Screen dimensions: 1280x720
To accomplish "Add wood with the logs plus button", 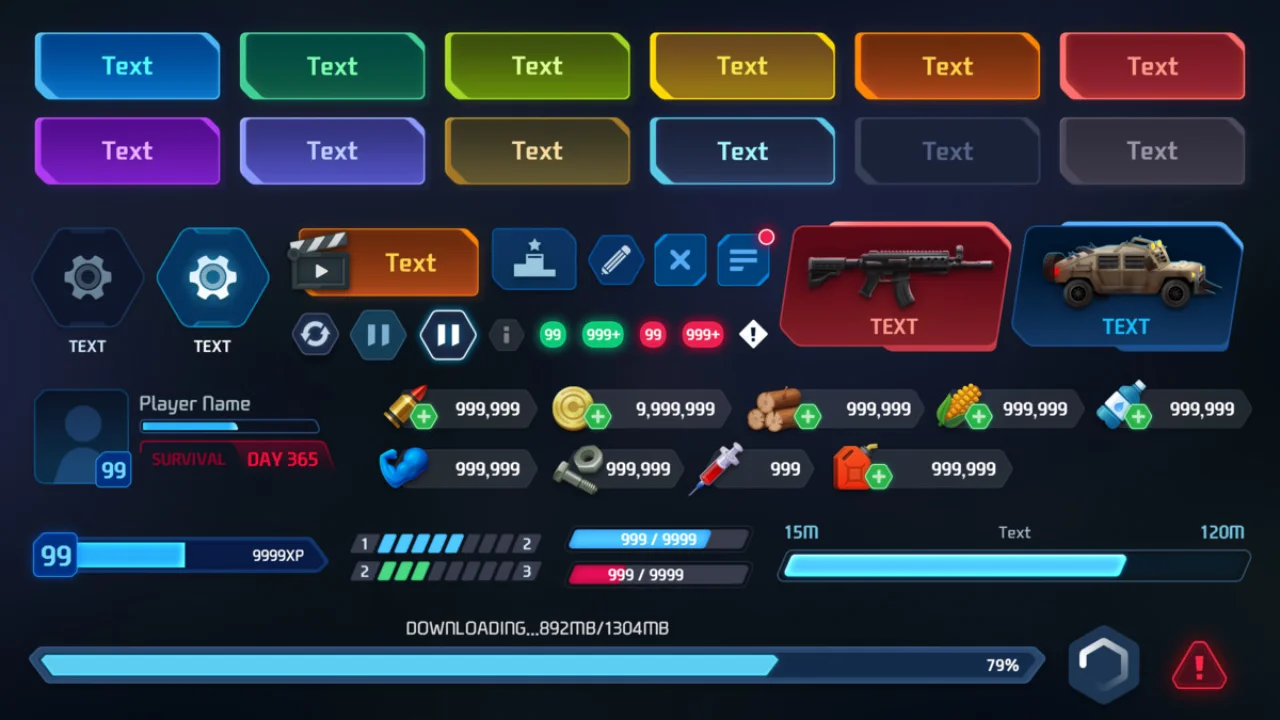I will click(x=807, y=416).
